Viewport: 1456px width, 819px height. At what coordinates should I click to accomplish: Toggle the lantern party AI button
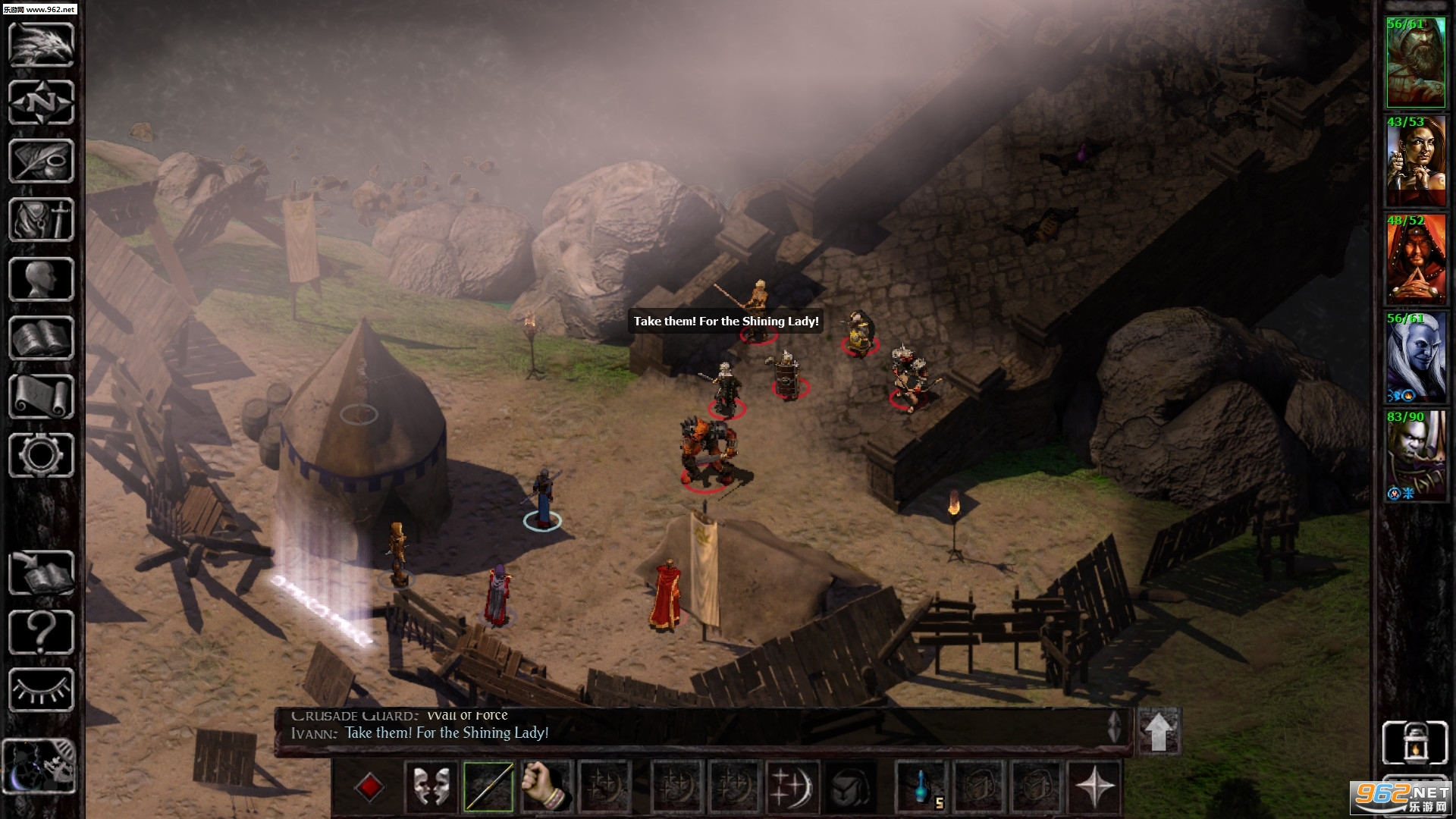pyautogui.click(x=1415, y=742)
